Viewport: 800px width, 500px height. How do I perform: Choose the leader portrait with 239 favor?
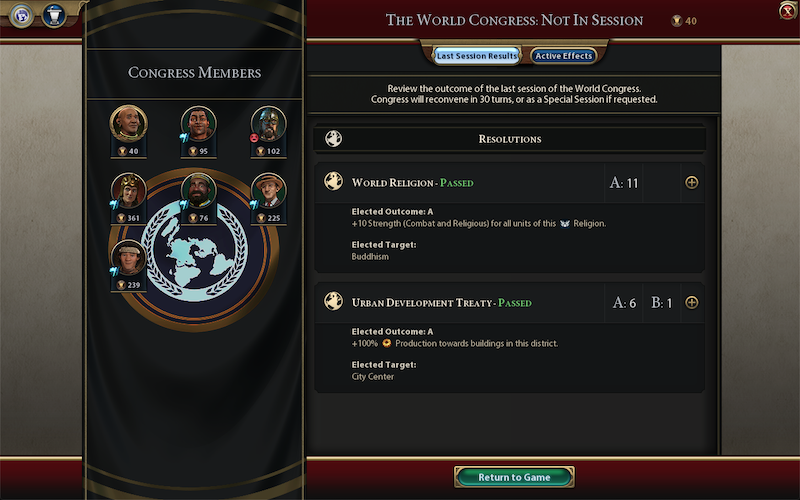pyautogui.click(x=128, y=257)
